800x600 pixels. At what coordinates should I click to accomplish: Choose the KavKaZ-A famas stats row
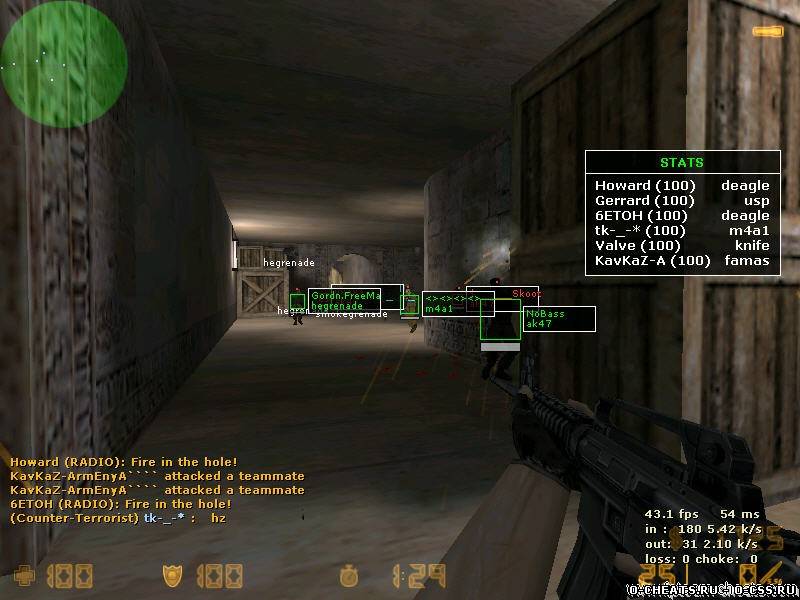click(682, 261)
